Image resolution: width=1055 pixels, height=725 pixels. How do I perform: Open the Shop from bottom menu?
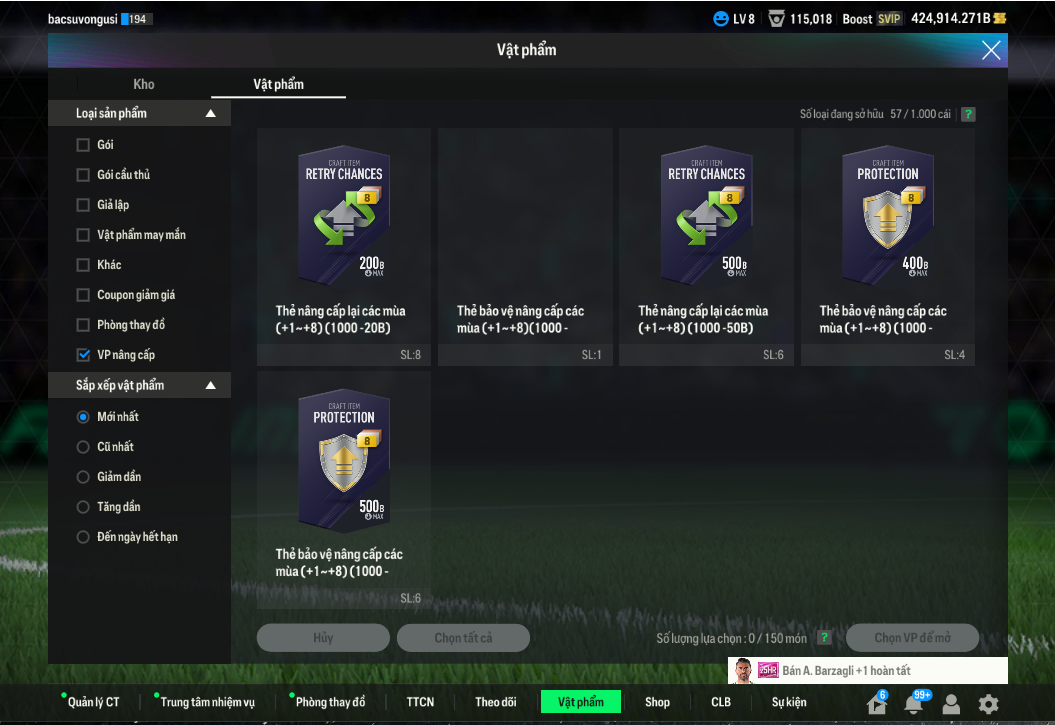click(657, 702)
